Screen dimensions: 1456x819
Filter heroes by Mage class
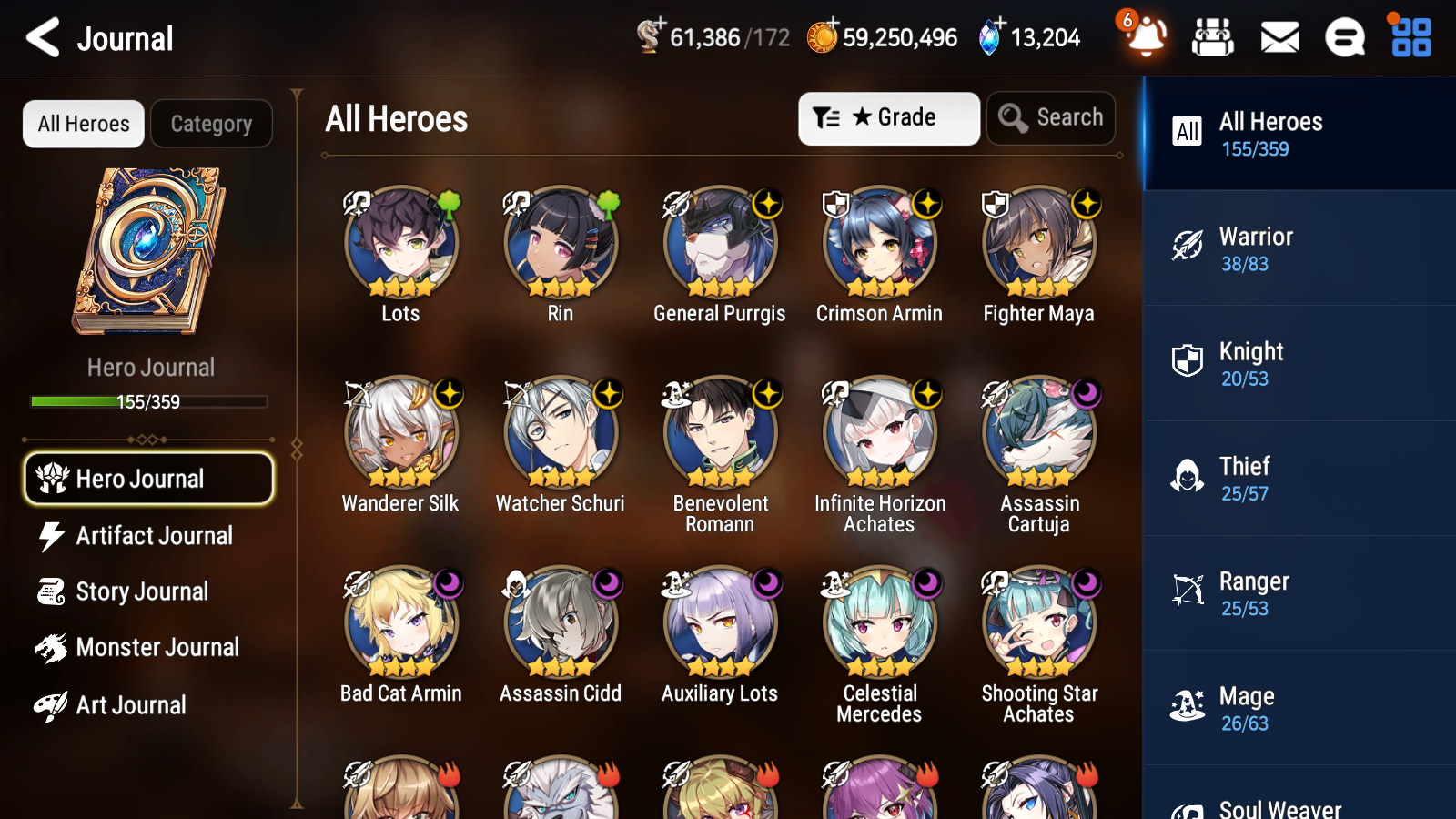pos(1187,707)
